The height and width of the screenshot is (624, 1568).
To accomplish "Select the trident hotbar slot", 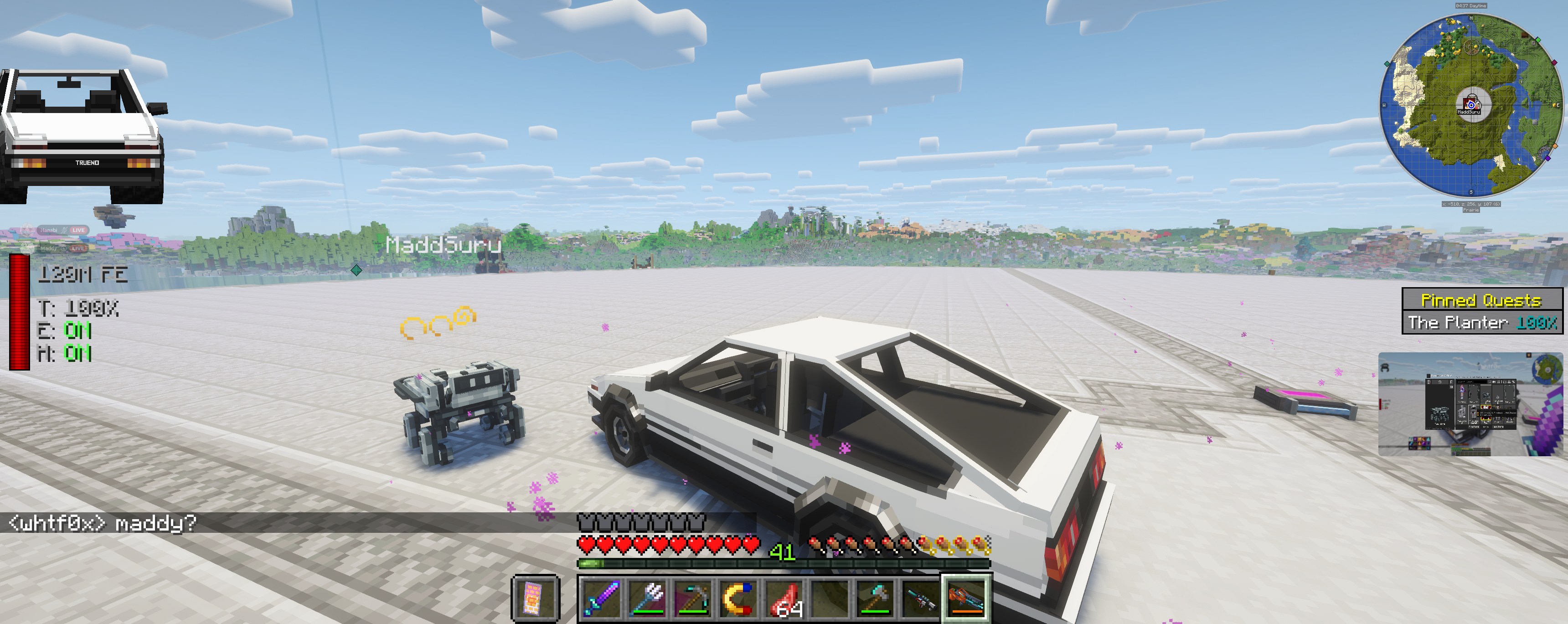I will (x=647, y=598).
